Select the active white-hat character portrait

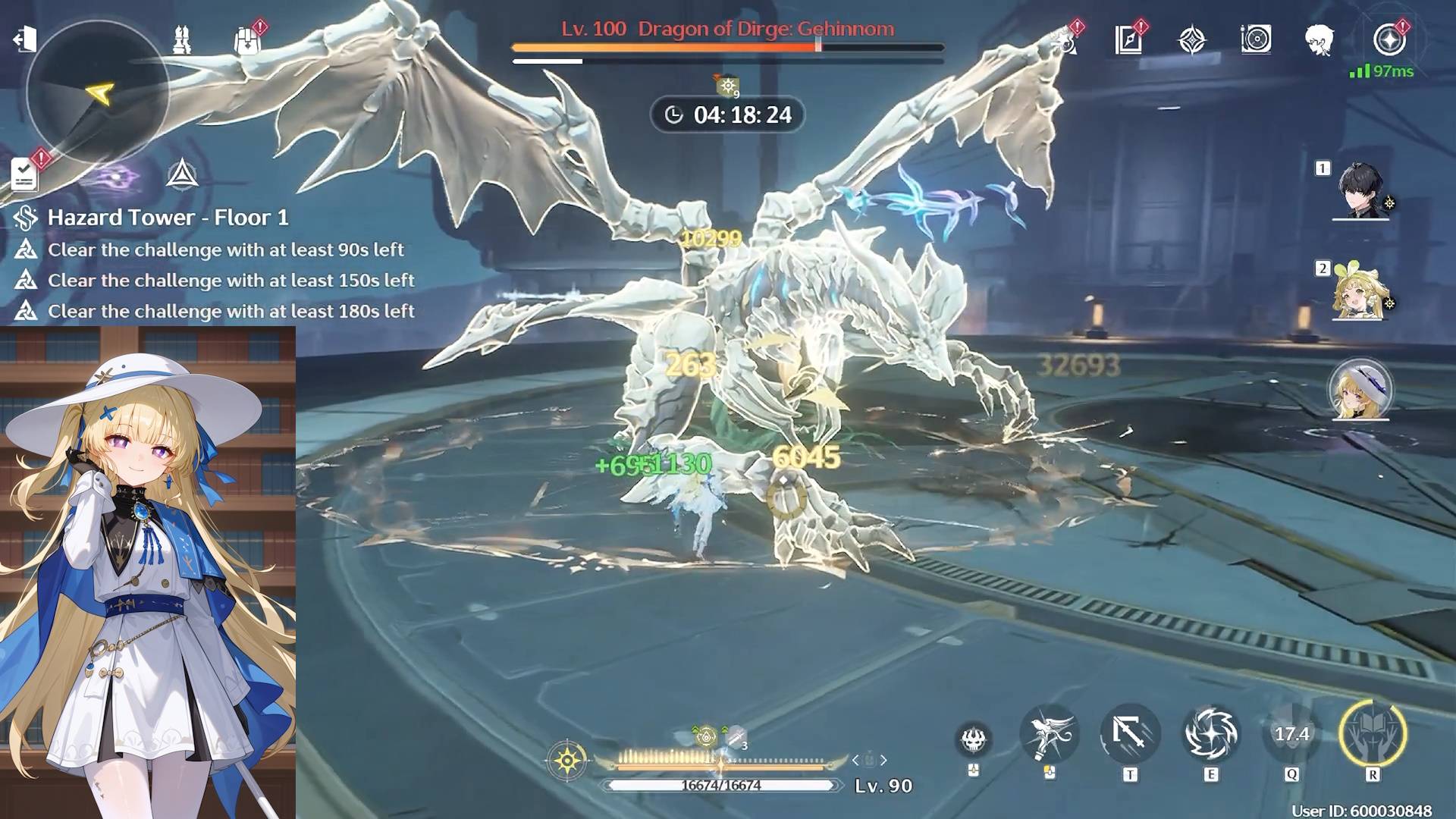coord(1360,389)
